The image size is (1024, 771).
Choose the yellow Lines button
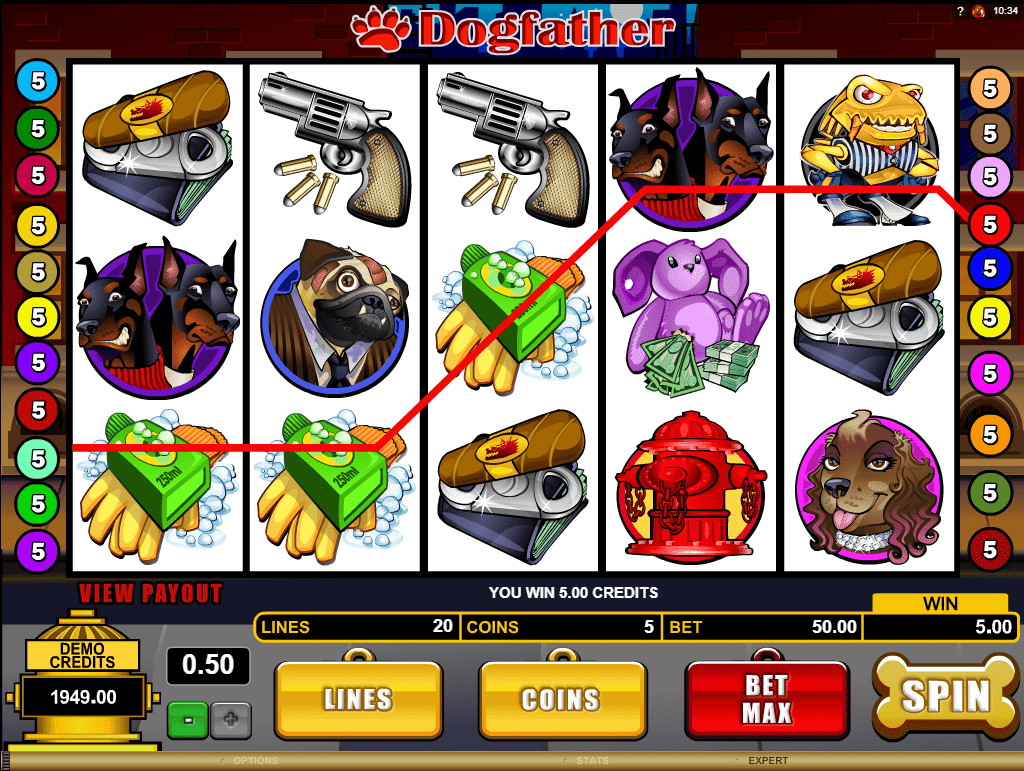(x=357, y=698)
